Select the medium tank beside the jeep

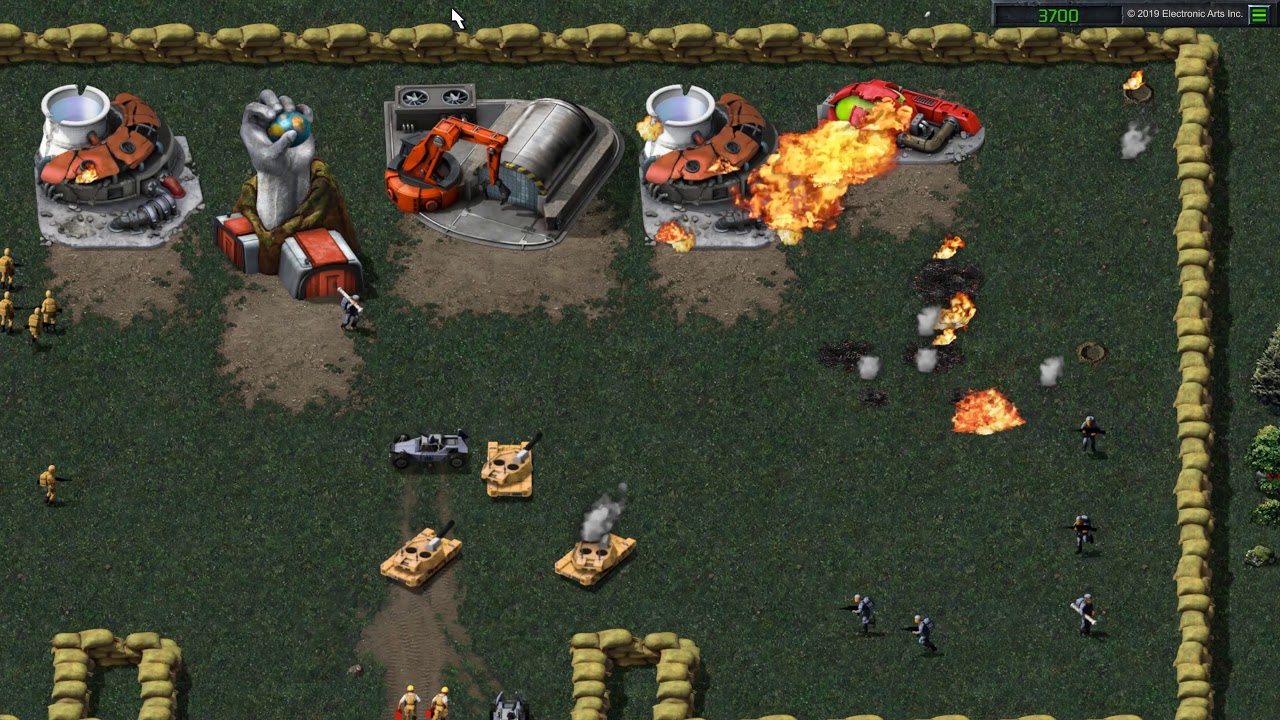coord(510,468)
